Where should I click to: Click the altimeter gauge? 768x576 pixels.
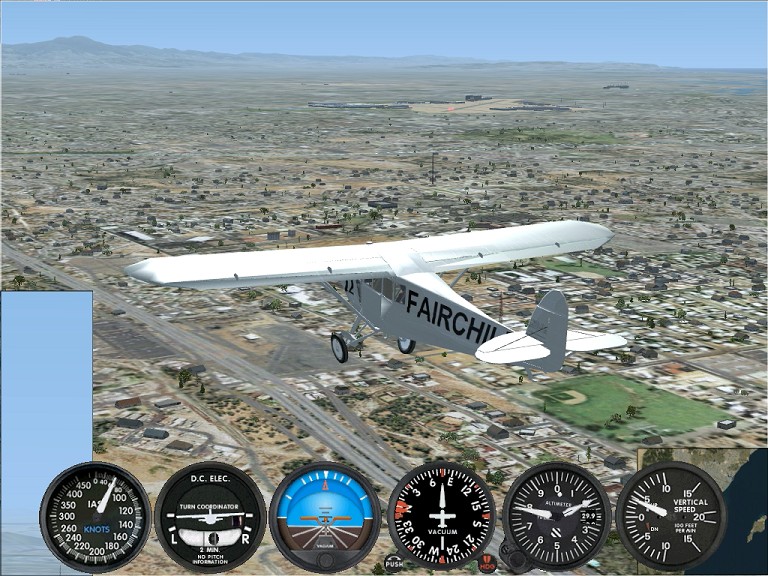click(556, 516)
